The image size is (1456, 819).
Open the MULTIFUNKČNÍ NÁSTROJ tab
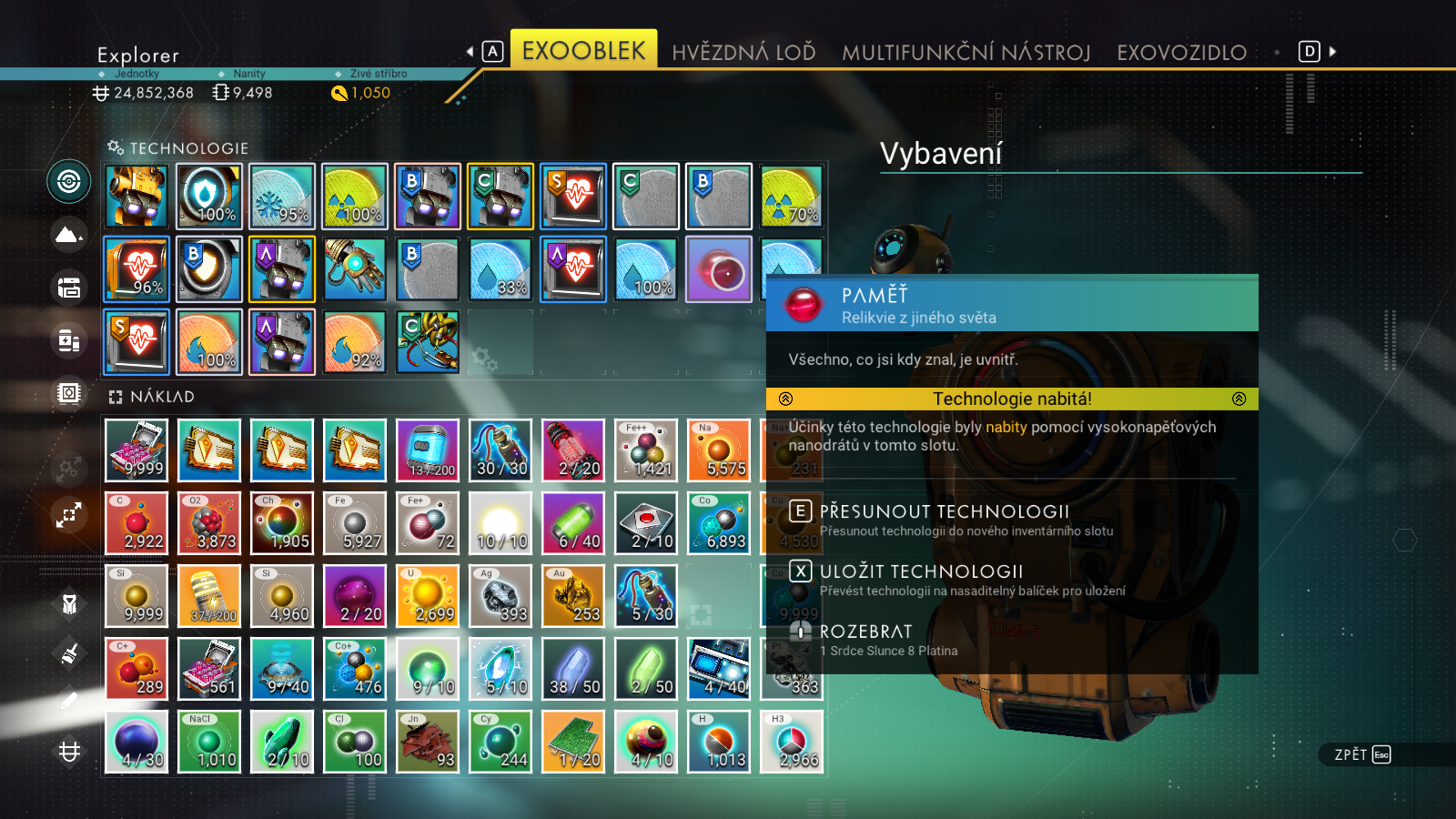click(x=966, y=53)
